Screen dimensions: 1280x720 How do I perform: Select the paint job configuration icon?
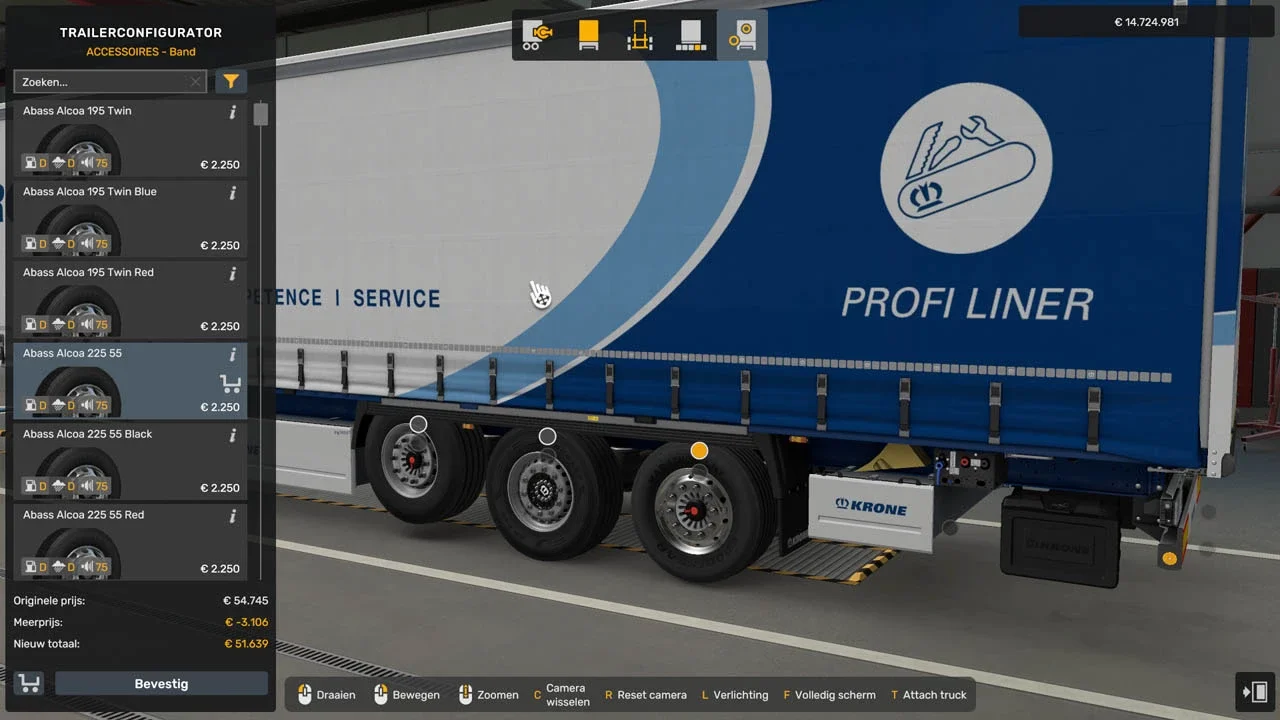(690, 35)
